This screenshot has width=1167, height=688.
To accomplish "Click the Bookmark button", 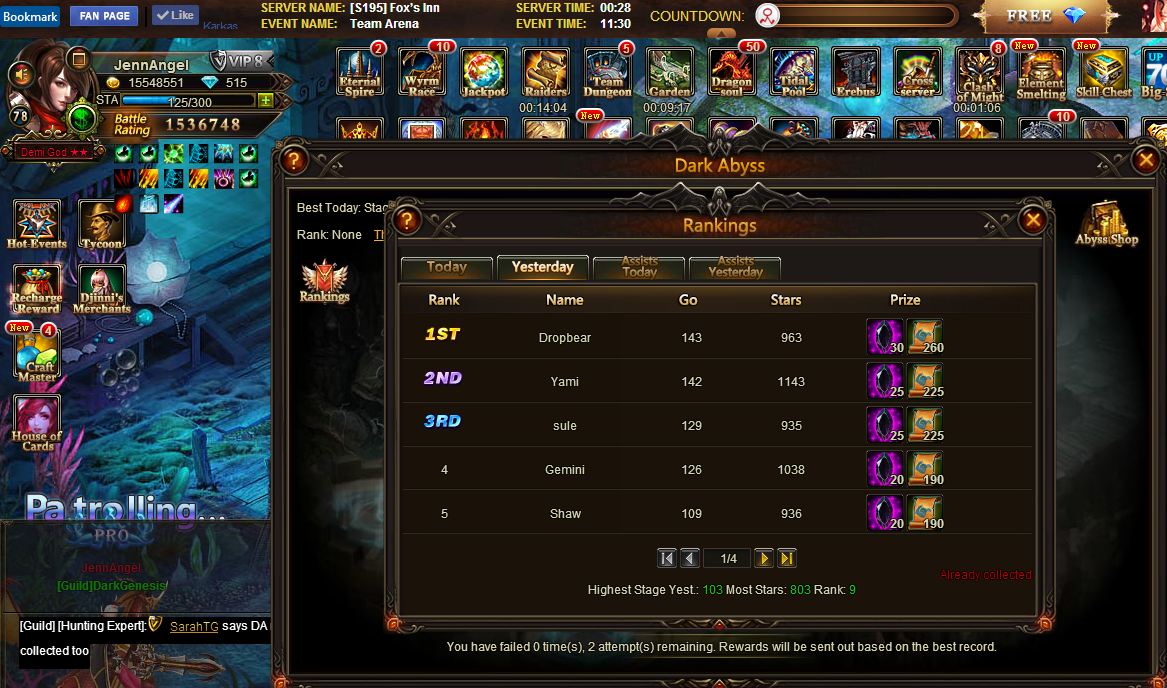I will [31, 16].
